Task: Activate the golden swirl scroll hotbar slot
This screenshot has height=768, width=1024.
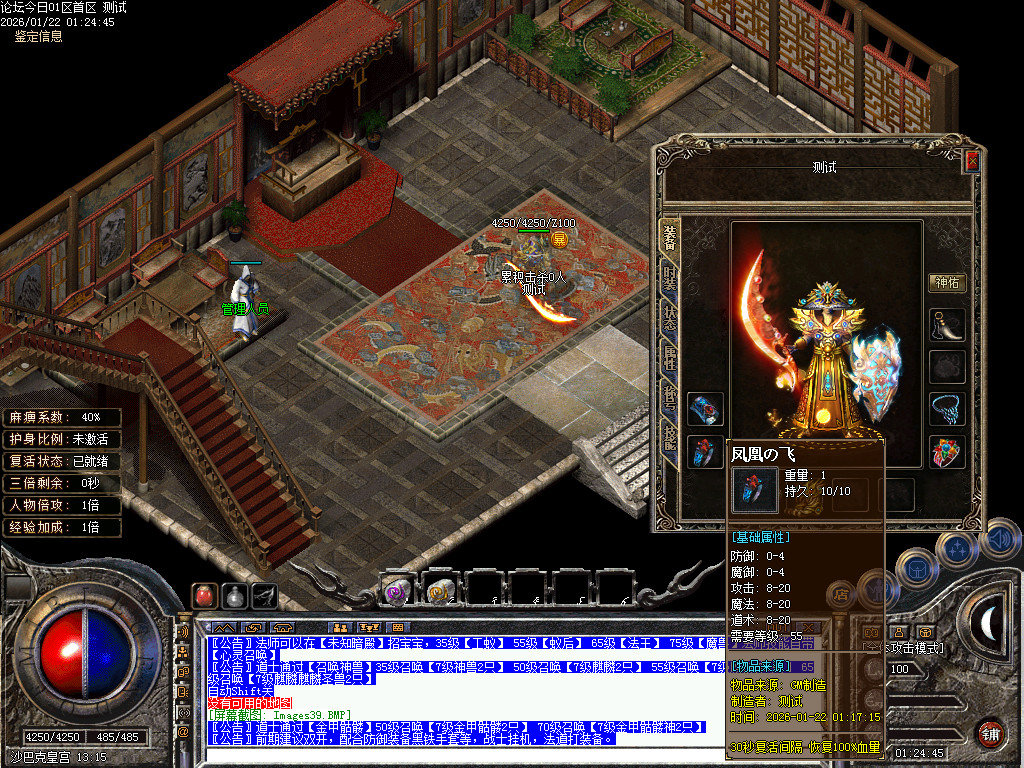Action: coord(440,590)
